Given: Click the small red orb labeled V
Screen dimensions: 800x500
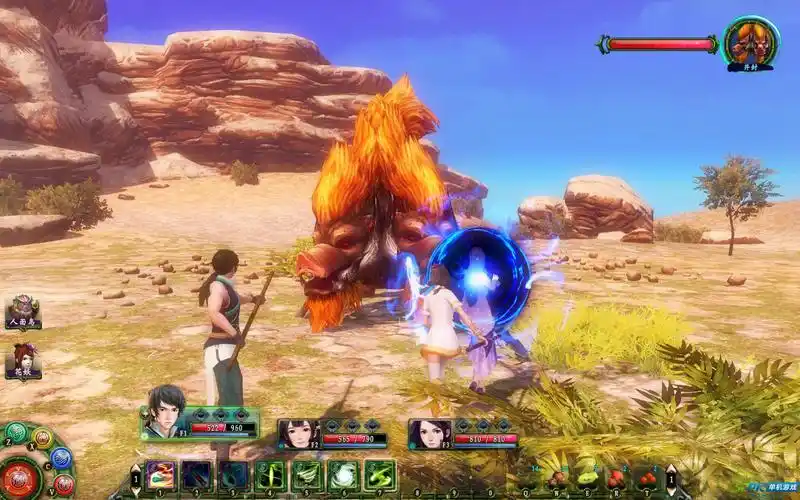Looking at the screenshot, I should (x=64, y=485).
